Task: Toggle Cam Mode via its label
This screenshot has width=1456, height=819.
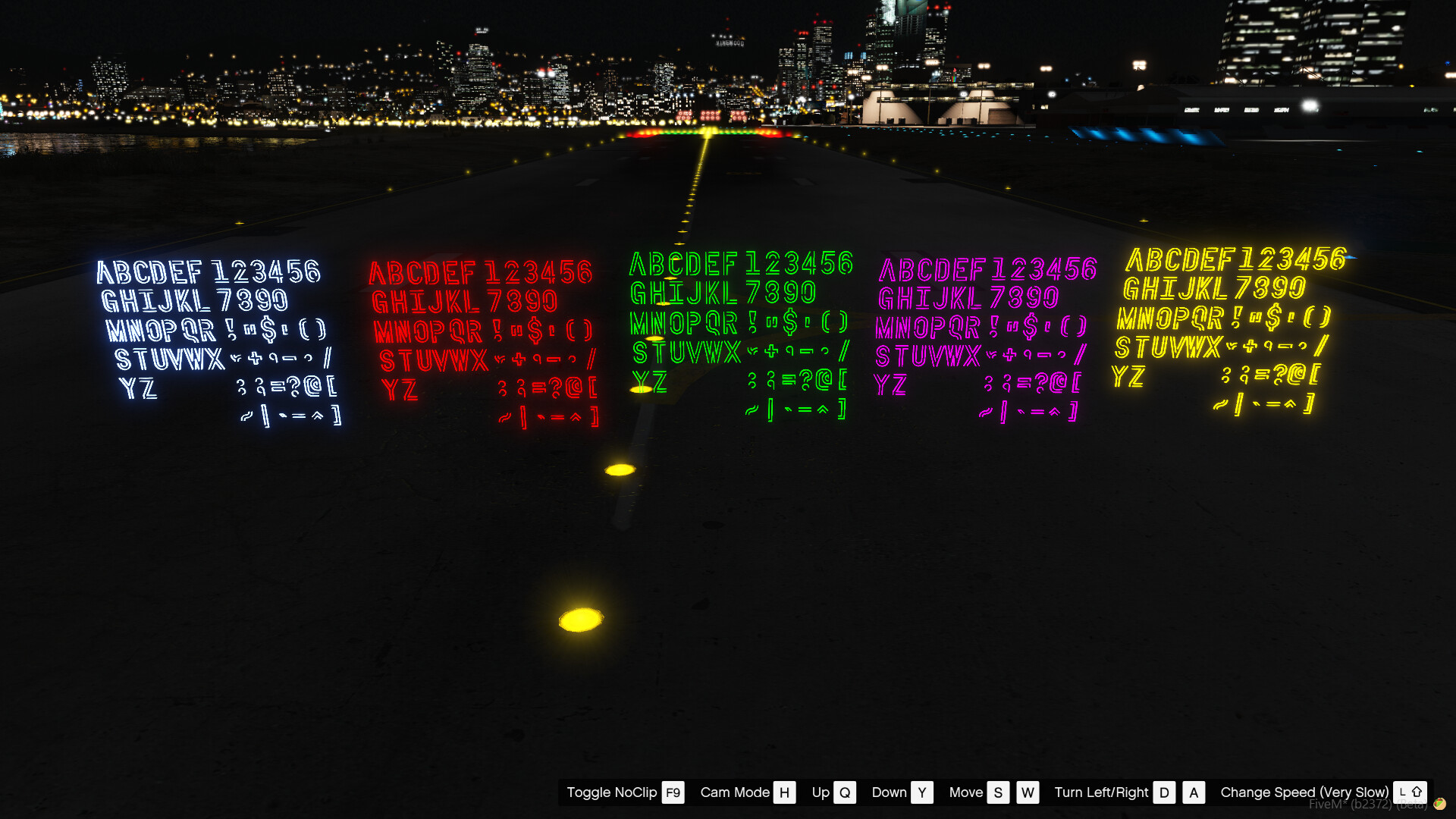Action: (734, 792)
